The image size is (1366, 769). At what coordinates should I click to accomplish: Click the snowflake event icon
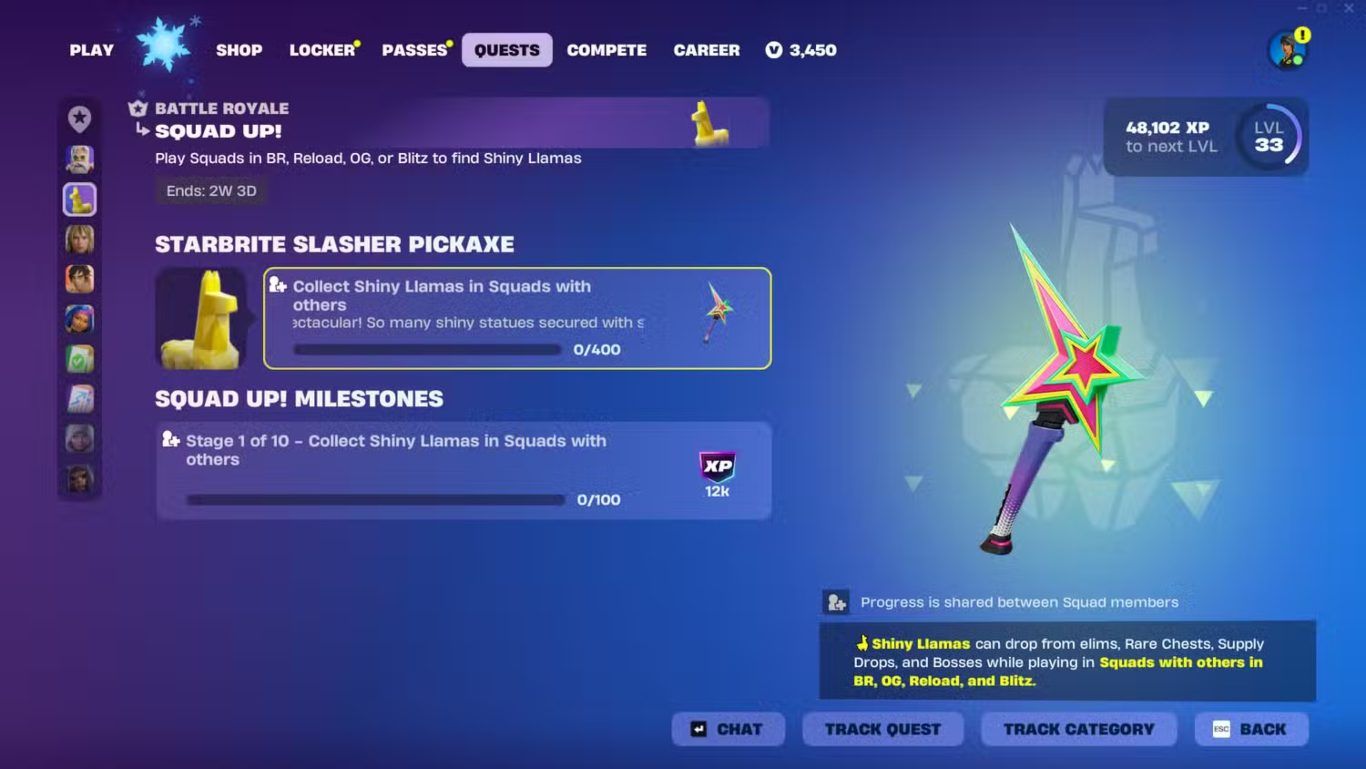coord(164,45)
